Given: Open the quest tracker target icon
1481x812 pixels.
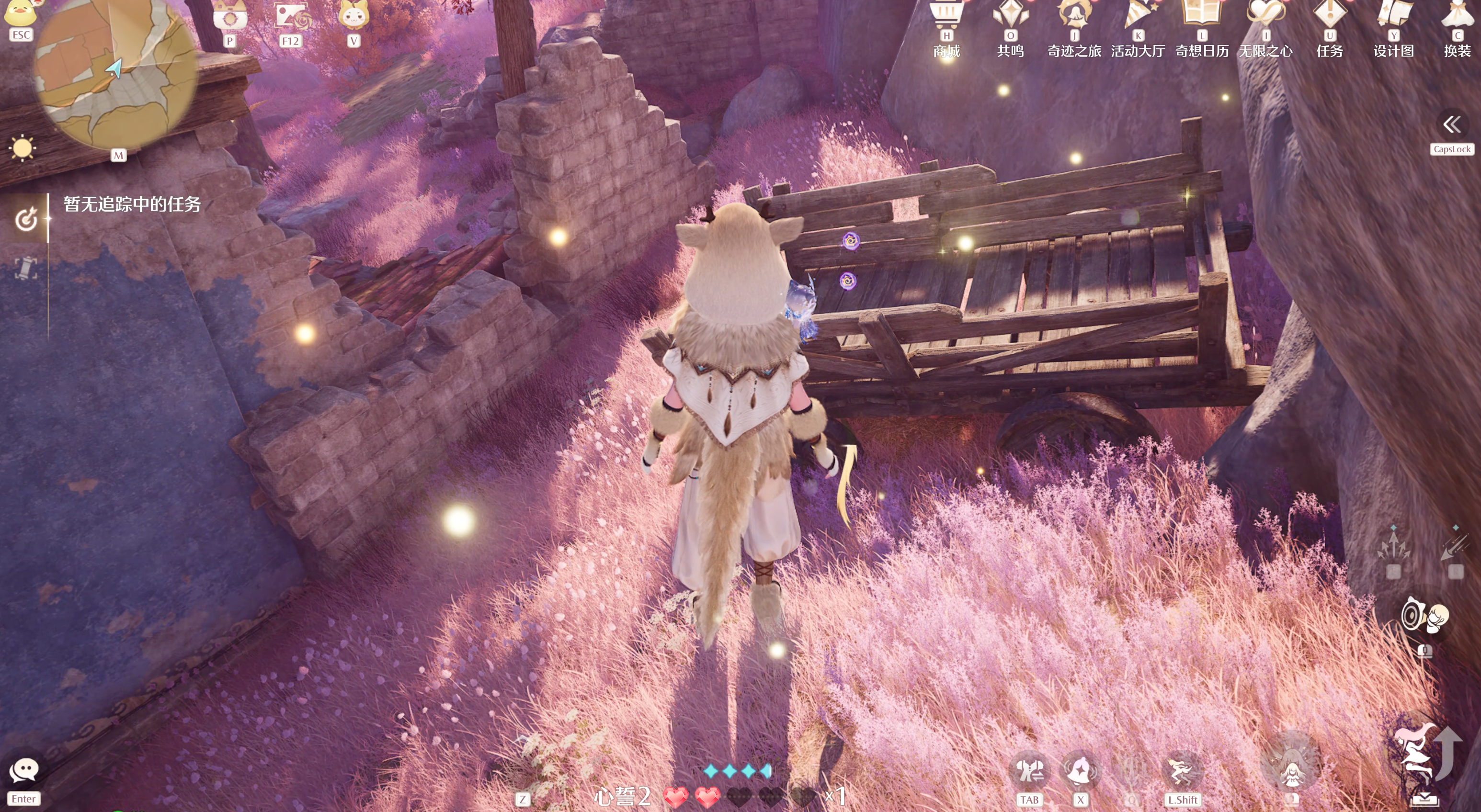Looking at the screenshot, I should click(26, 219).
